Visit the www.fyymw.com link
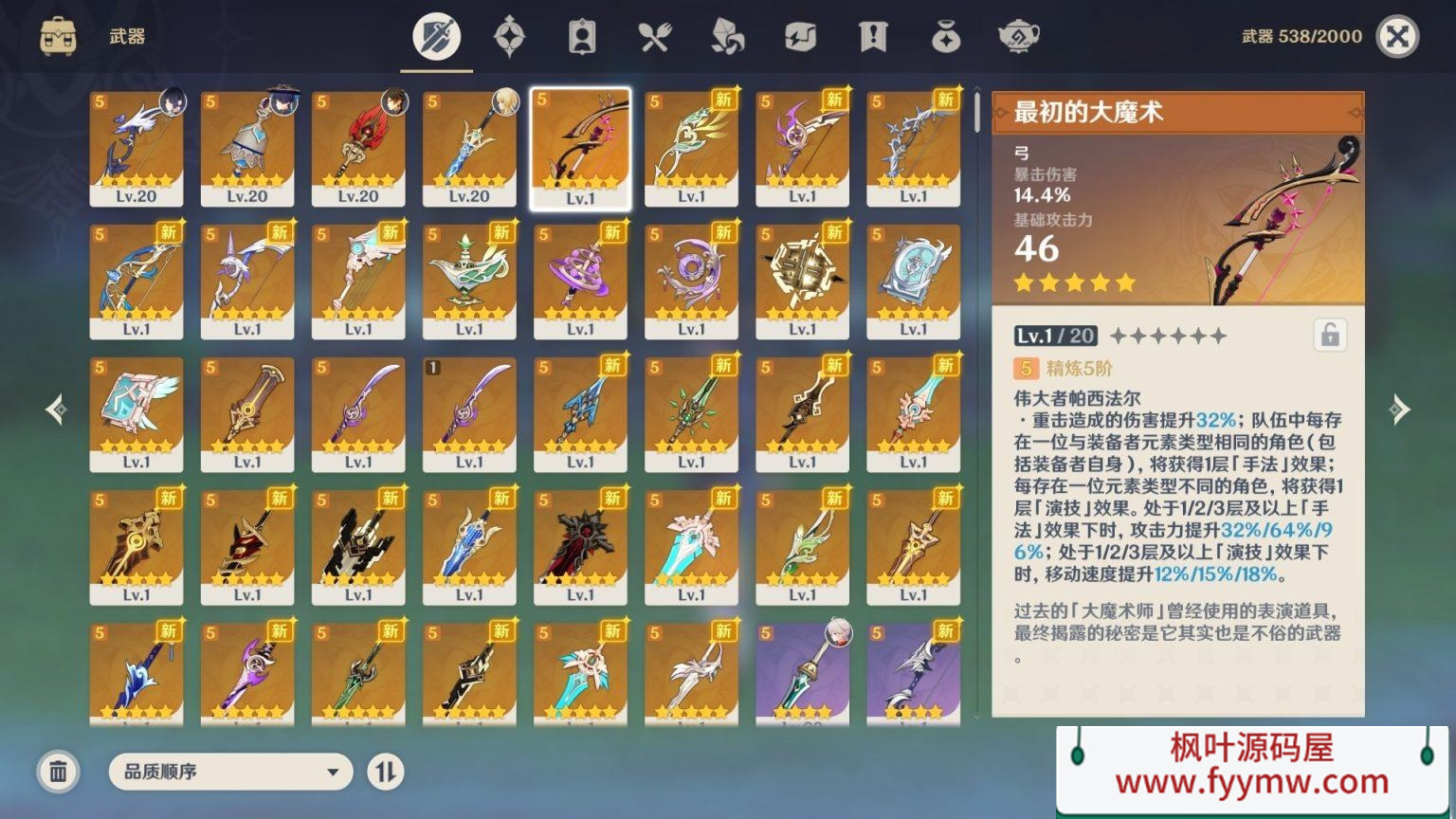The width and height of the screenshot is (1456, 819). [1253, 783]
